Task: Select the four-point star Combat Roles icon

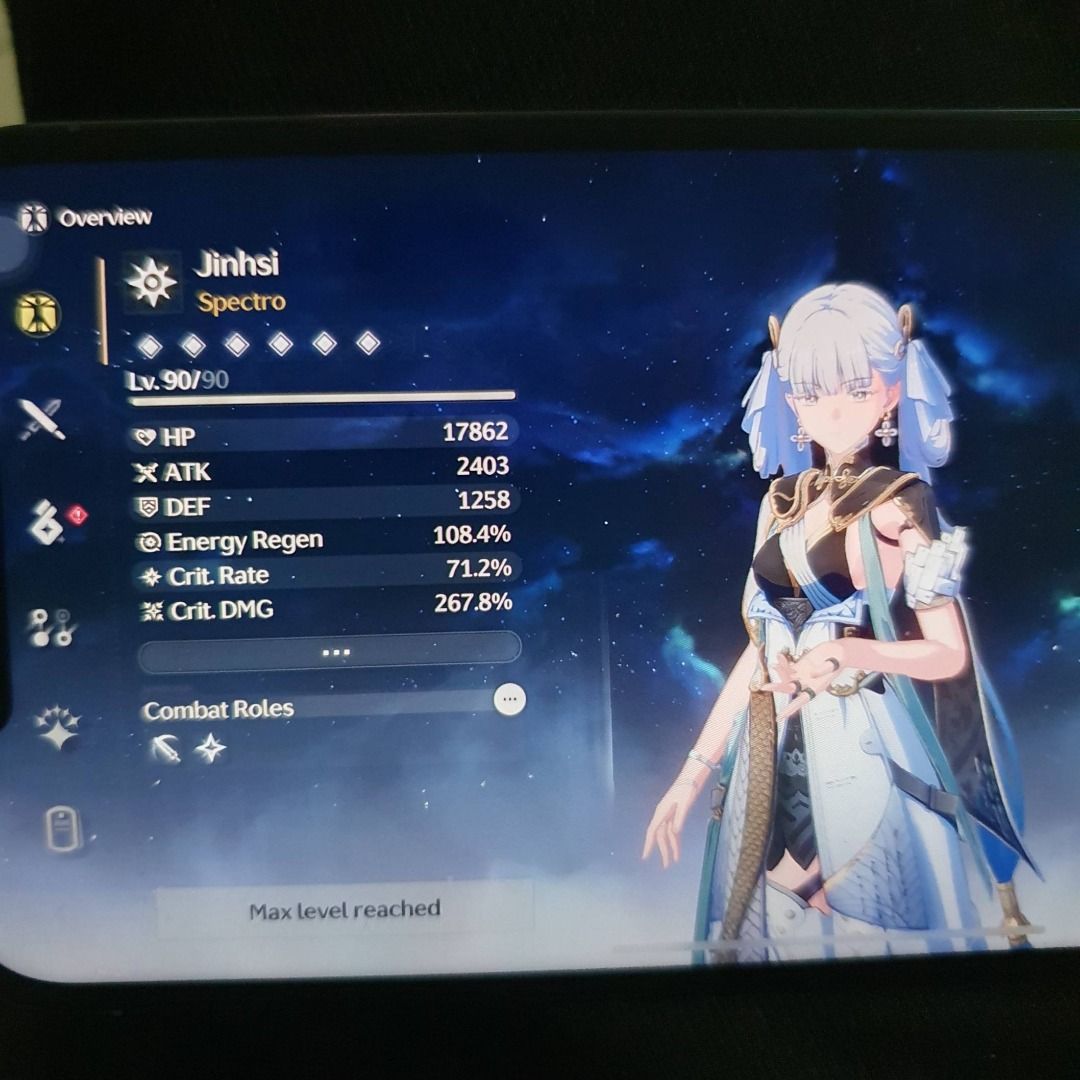Action: [x=210, y=748]
